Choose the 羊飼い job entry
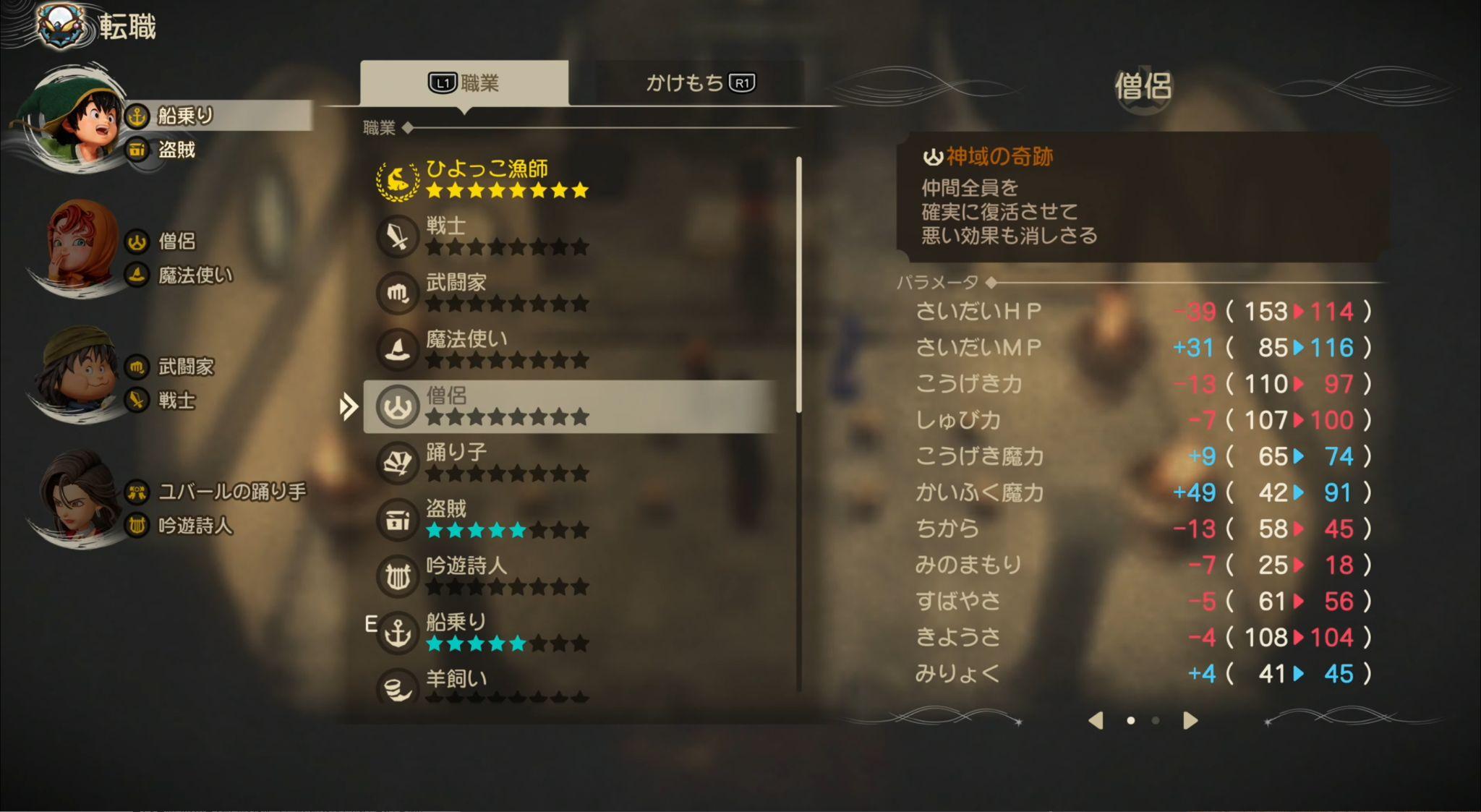 click(506, 684)
